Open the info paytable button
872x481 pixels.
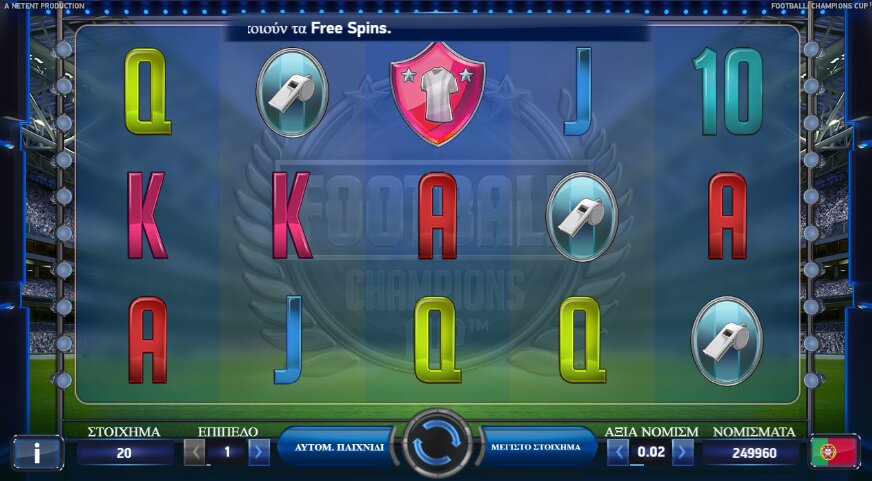37,452
